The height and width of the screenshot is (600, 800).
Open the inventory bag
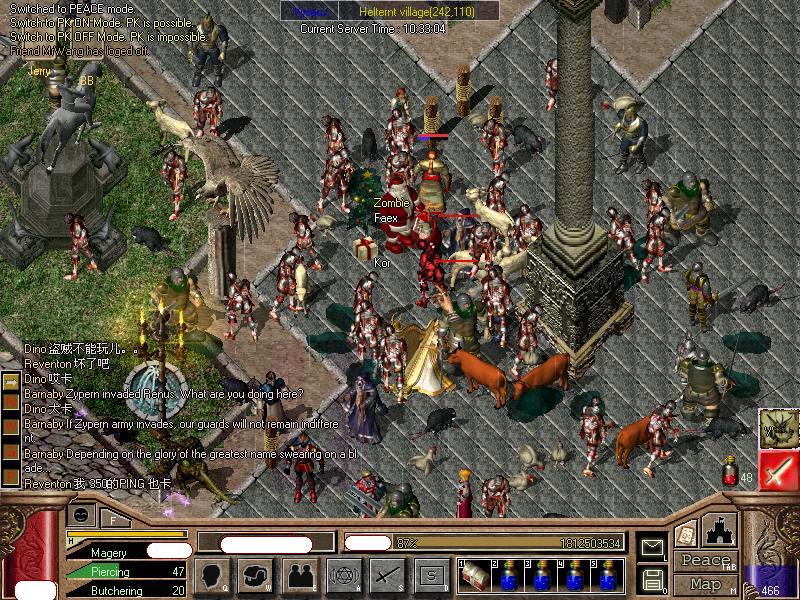(x=256, y=575)
